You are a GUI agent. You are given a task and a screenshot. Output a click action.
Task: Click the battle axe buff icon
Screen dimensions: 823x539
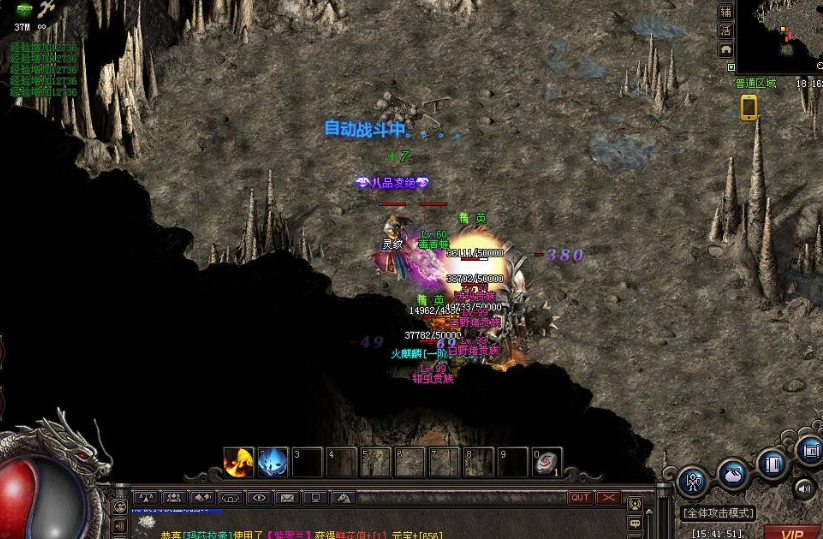47,9
